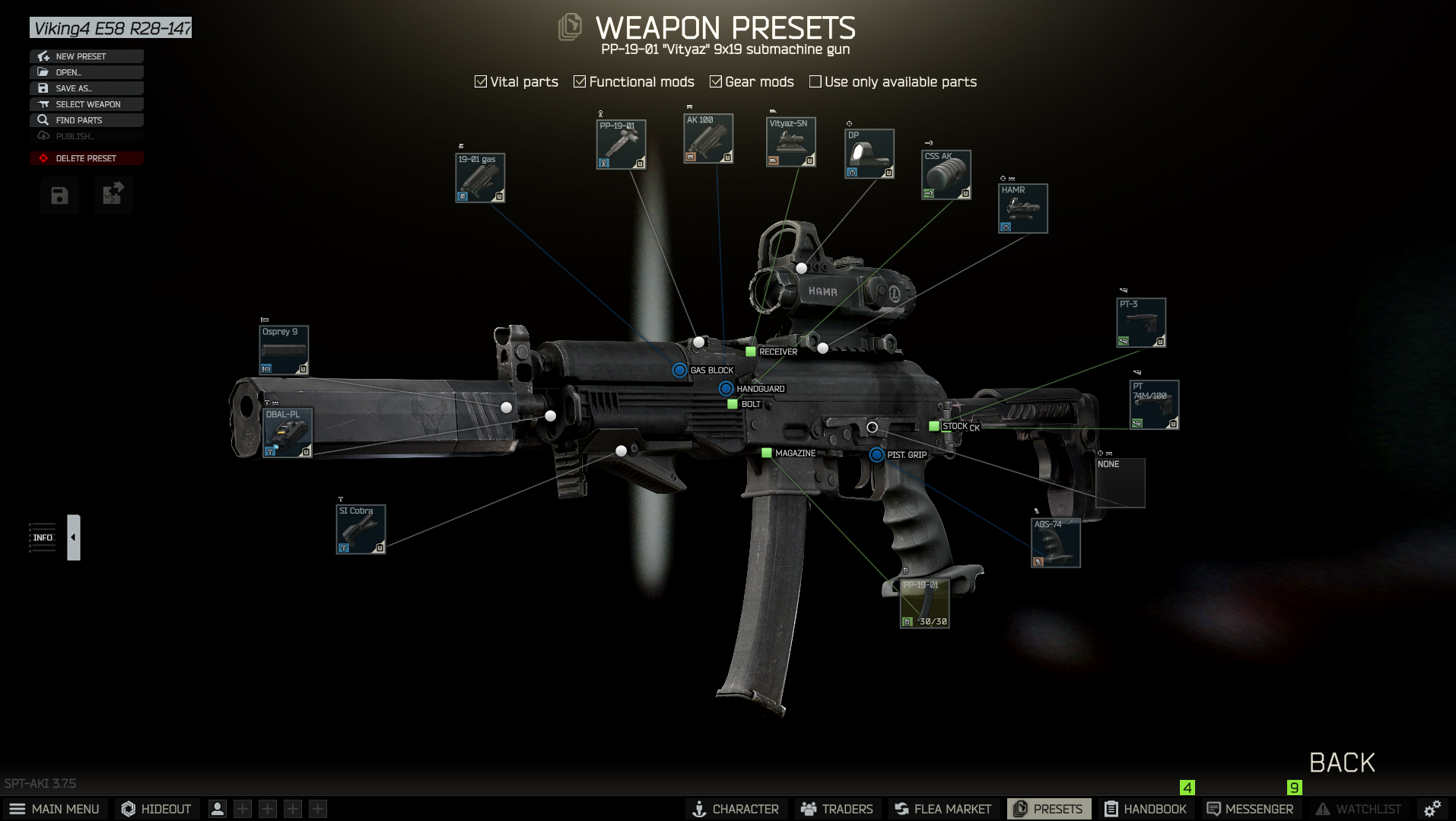The height and width of the screenshot is (821, 1456).
Task: Delete the current preset
Action: coord(86,158)
